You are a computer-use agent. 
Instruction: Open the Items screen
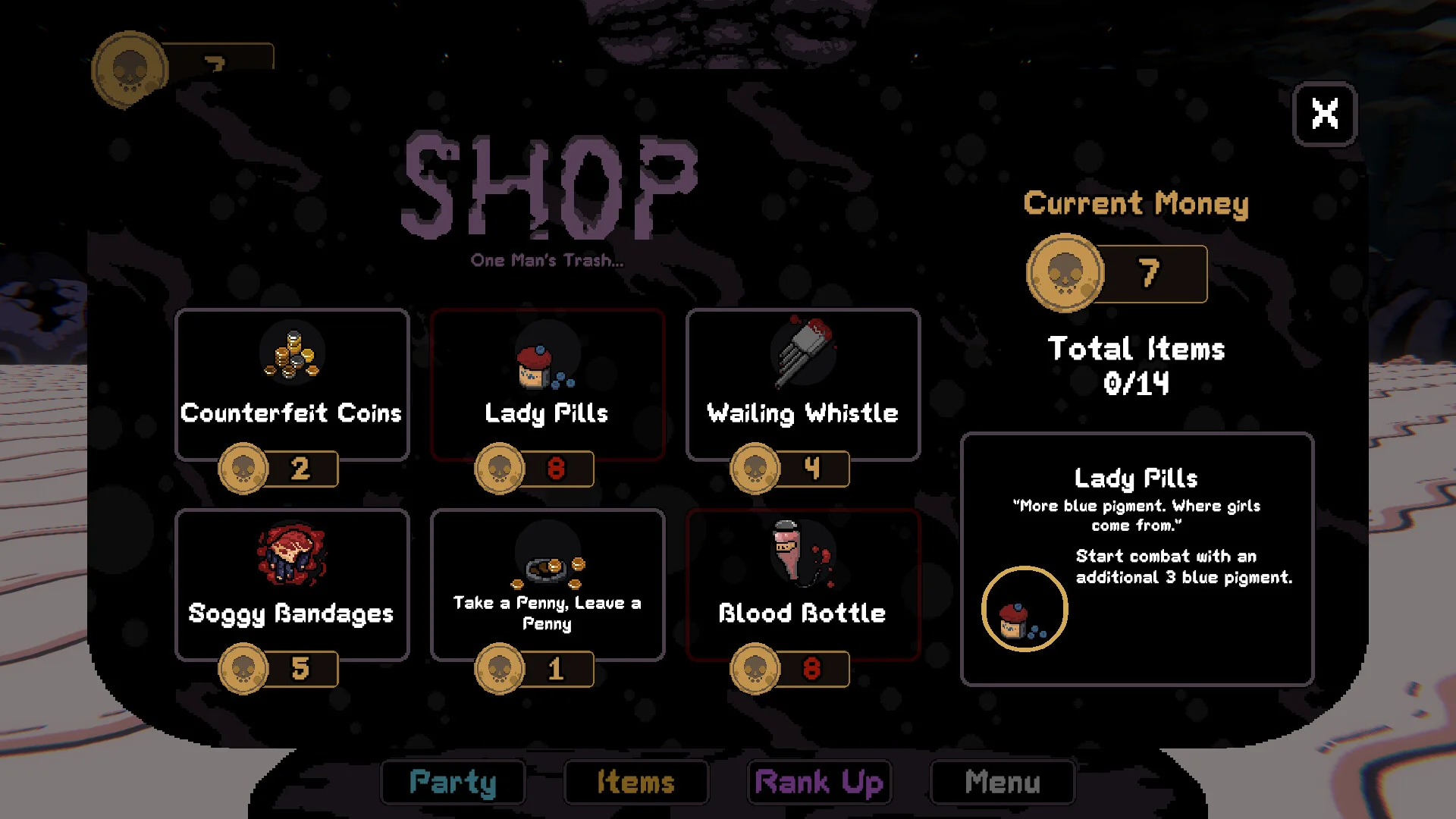636,782
